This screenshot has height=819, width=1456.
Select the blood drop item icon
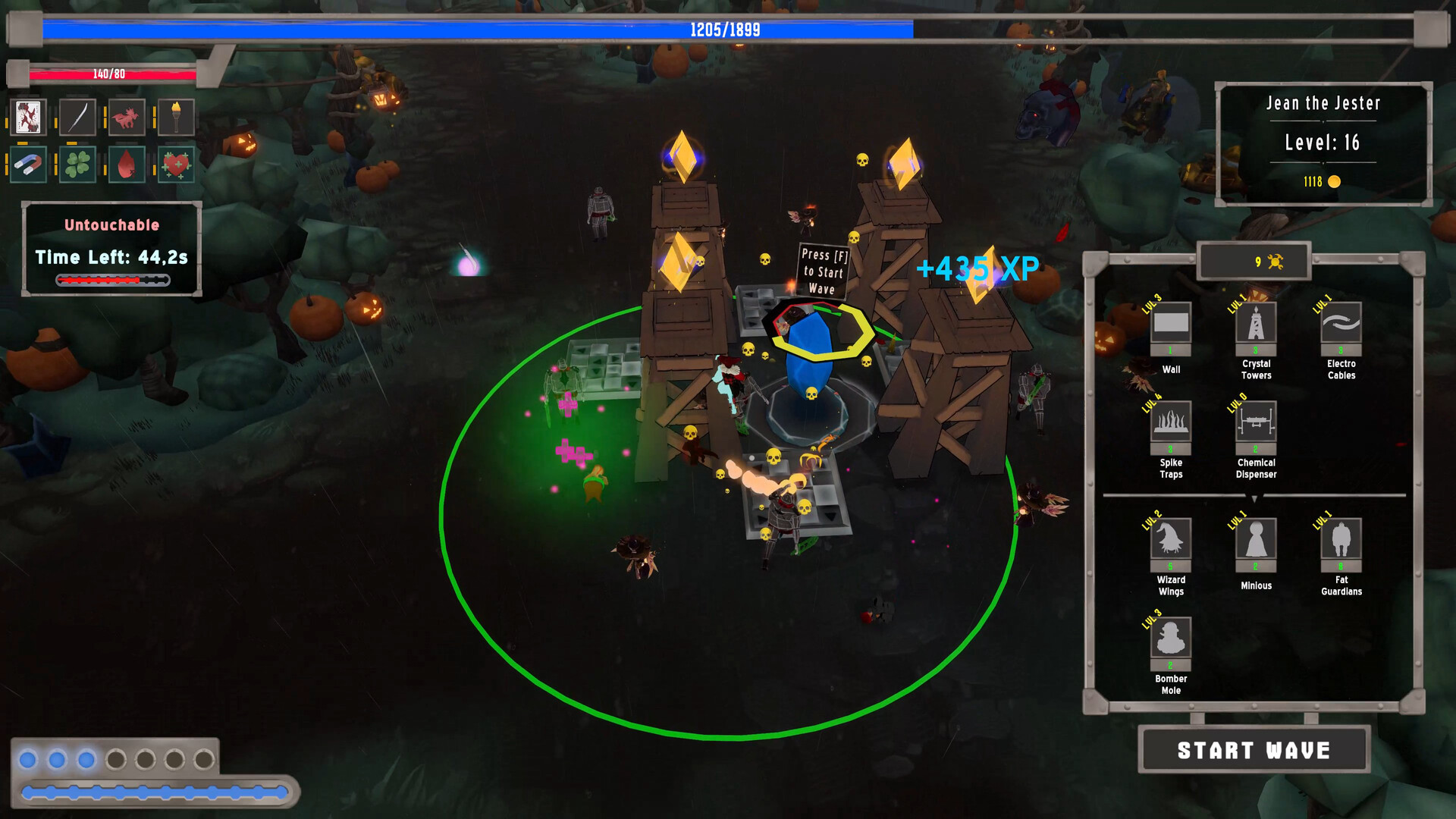click(126, 163)
